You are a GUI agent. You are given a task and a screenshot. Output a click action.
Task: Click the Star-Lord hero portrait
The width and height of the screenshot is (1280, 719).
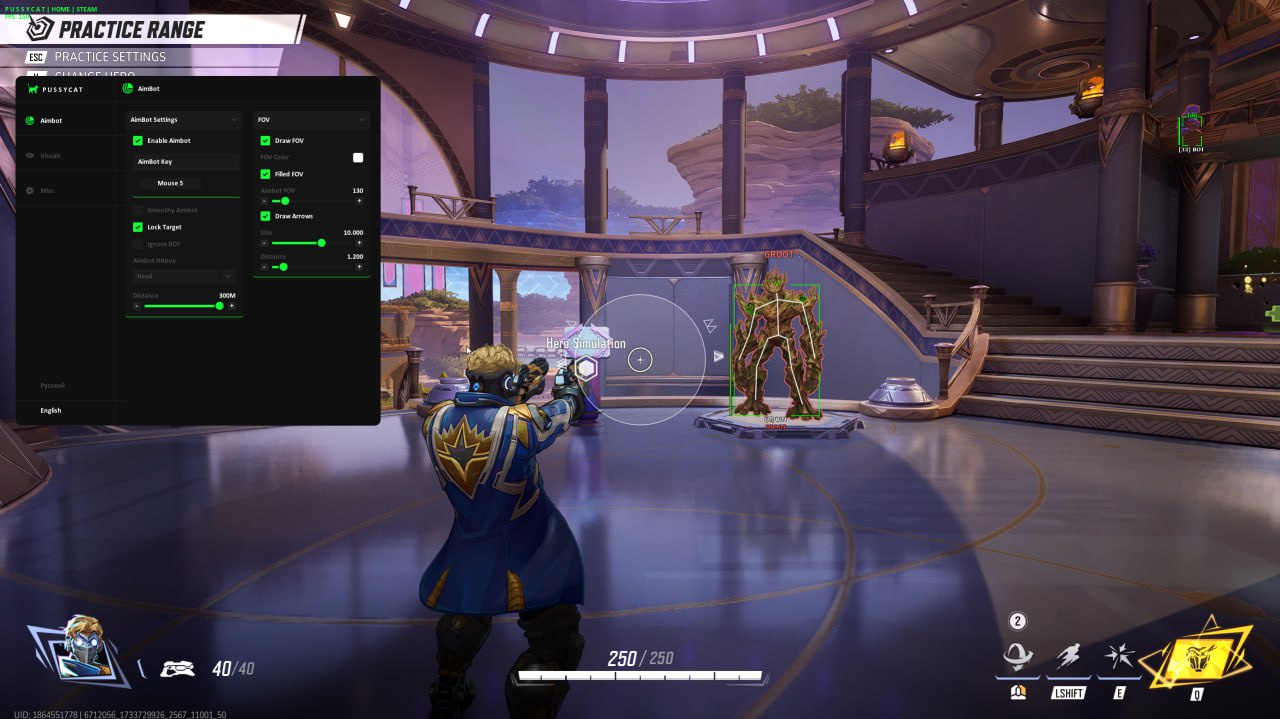pyautogui.click(x=82, y=650)
